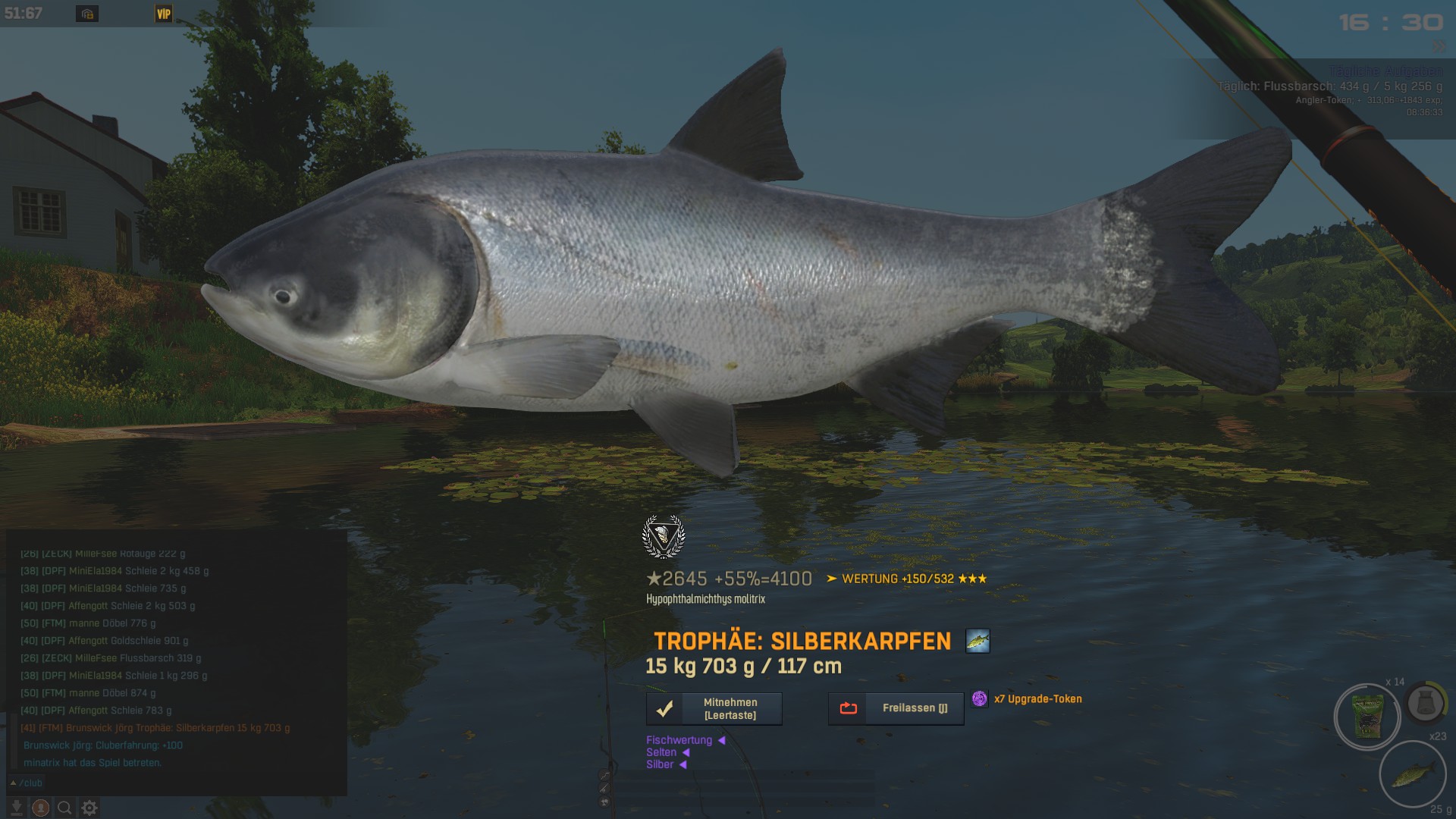Keep the fish with the Mitnehmen button
Screen dimensions: 1456x819
[714, 709]
